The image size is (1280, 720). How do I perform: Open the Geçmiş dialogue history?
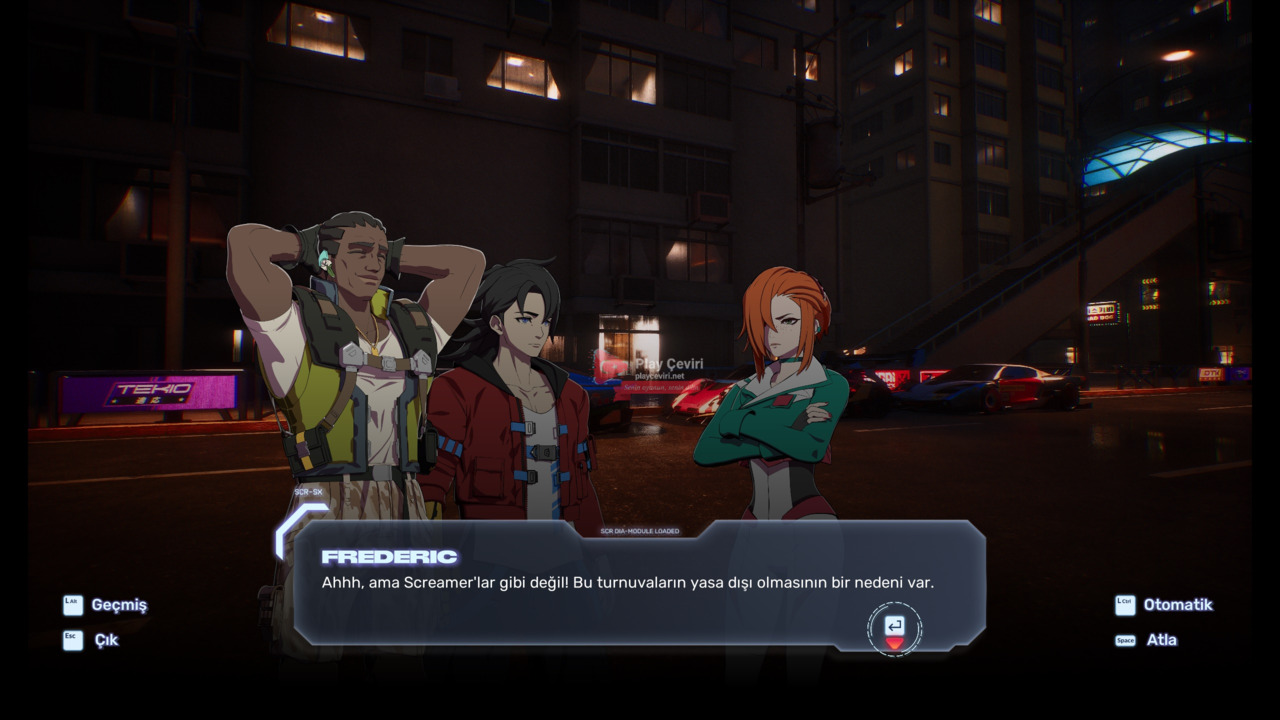click(105, 605)
